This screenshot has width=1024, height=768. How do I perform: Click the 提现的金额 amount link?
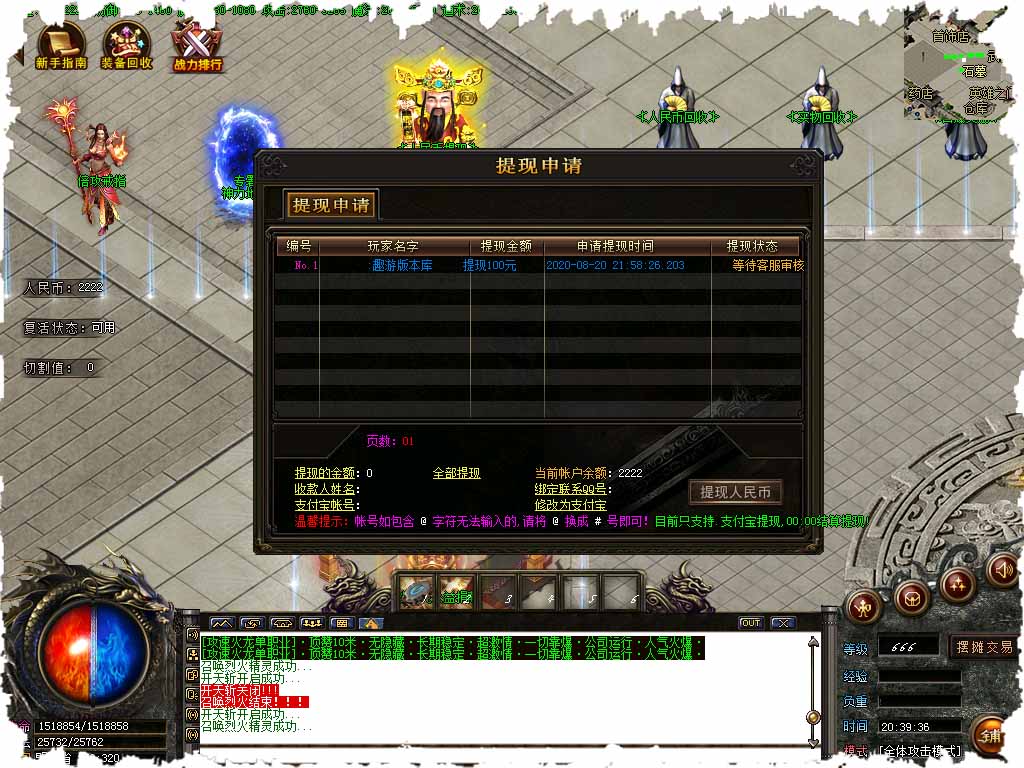coord(328,473)
